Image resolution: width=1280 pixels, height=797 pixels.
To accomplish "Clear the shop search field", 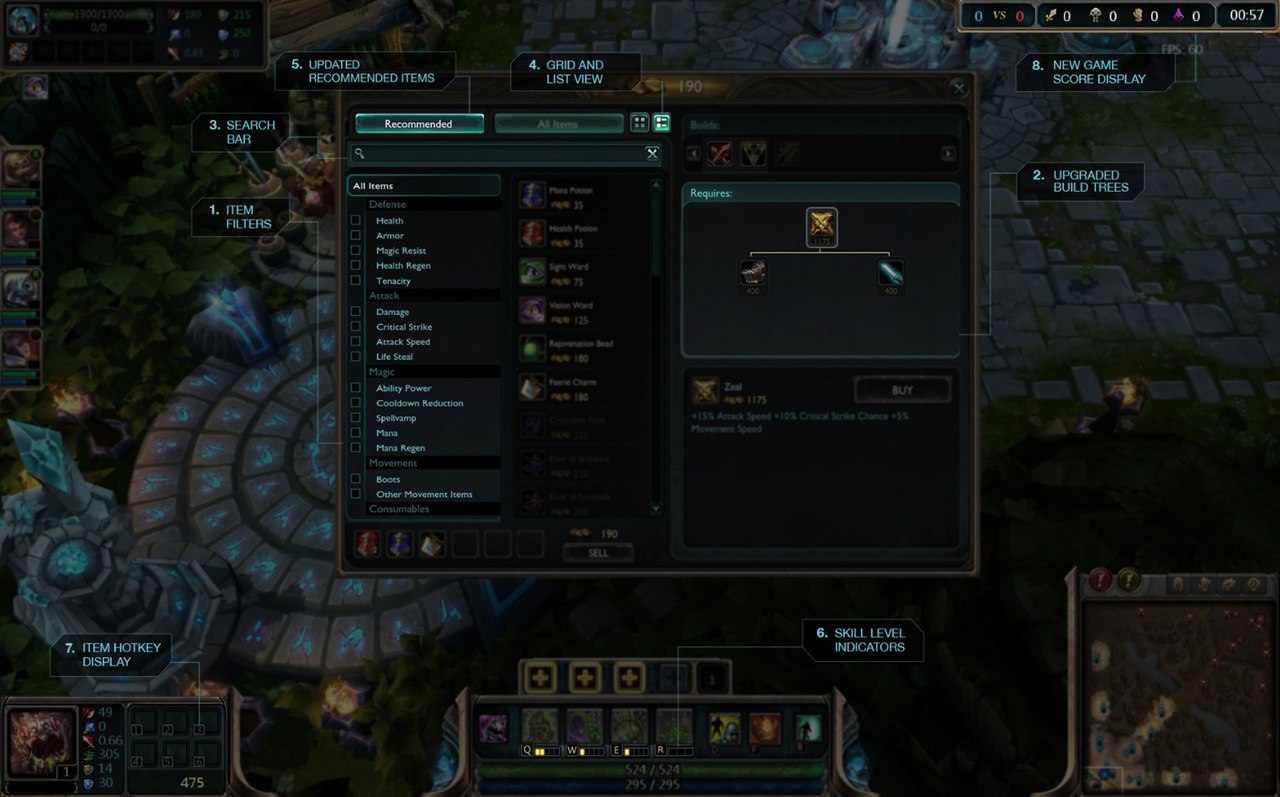I will [x=652, y=153].
